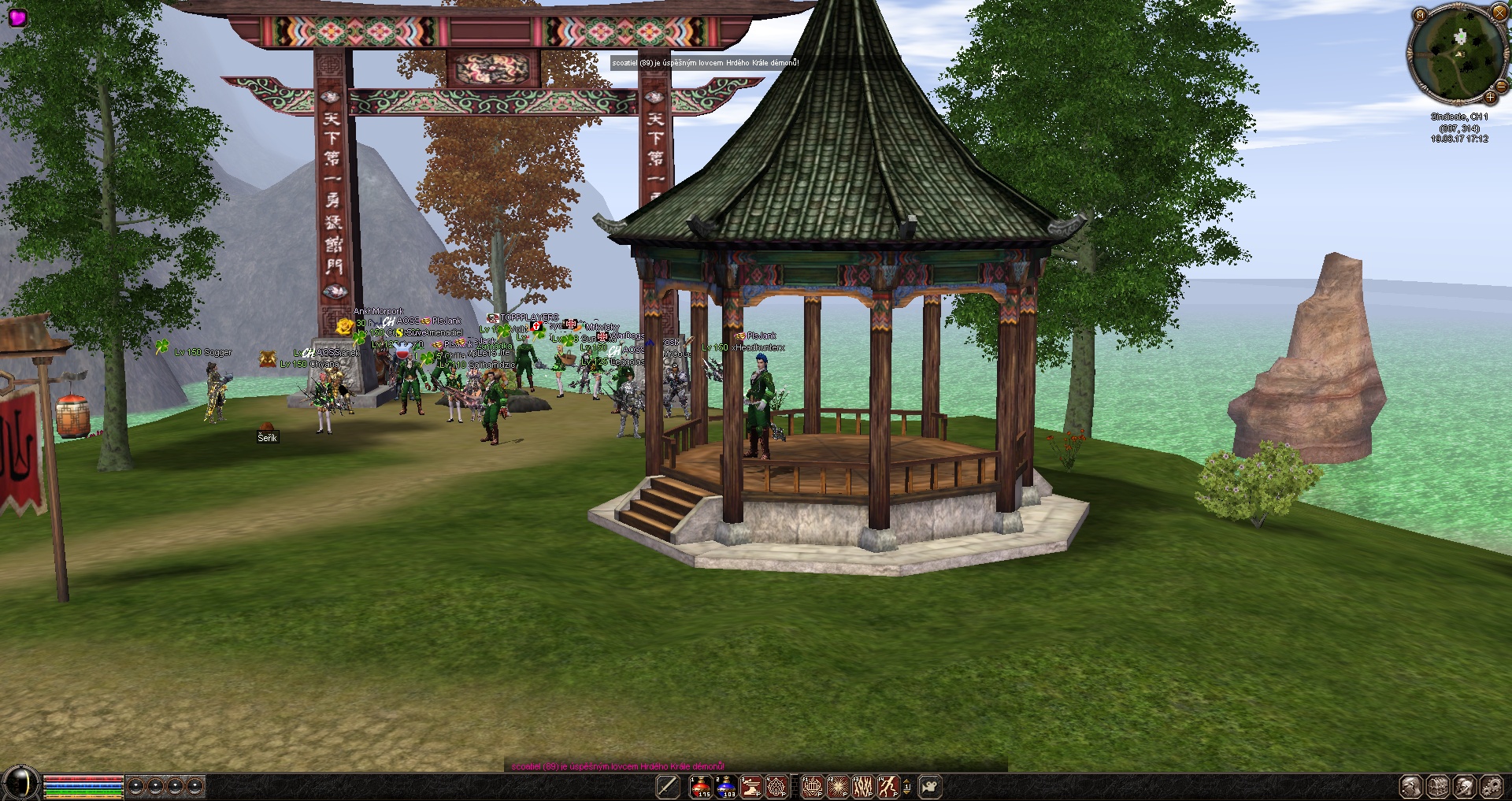Click the purple heart icon in corner
1512x801 pixels.
point(17,17)
